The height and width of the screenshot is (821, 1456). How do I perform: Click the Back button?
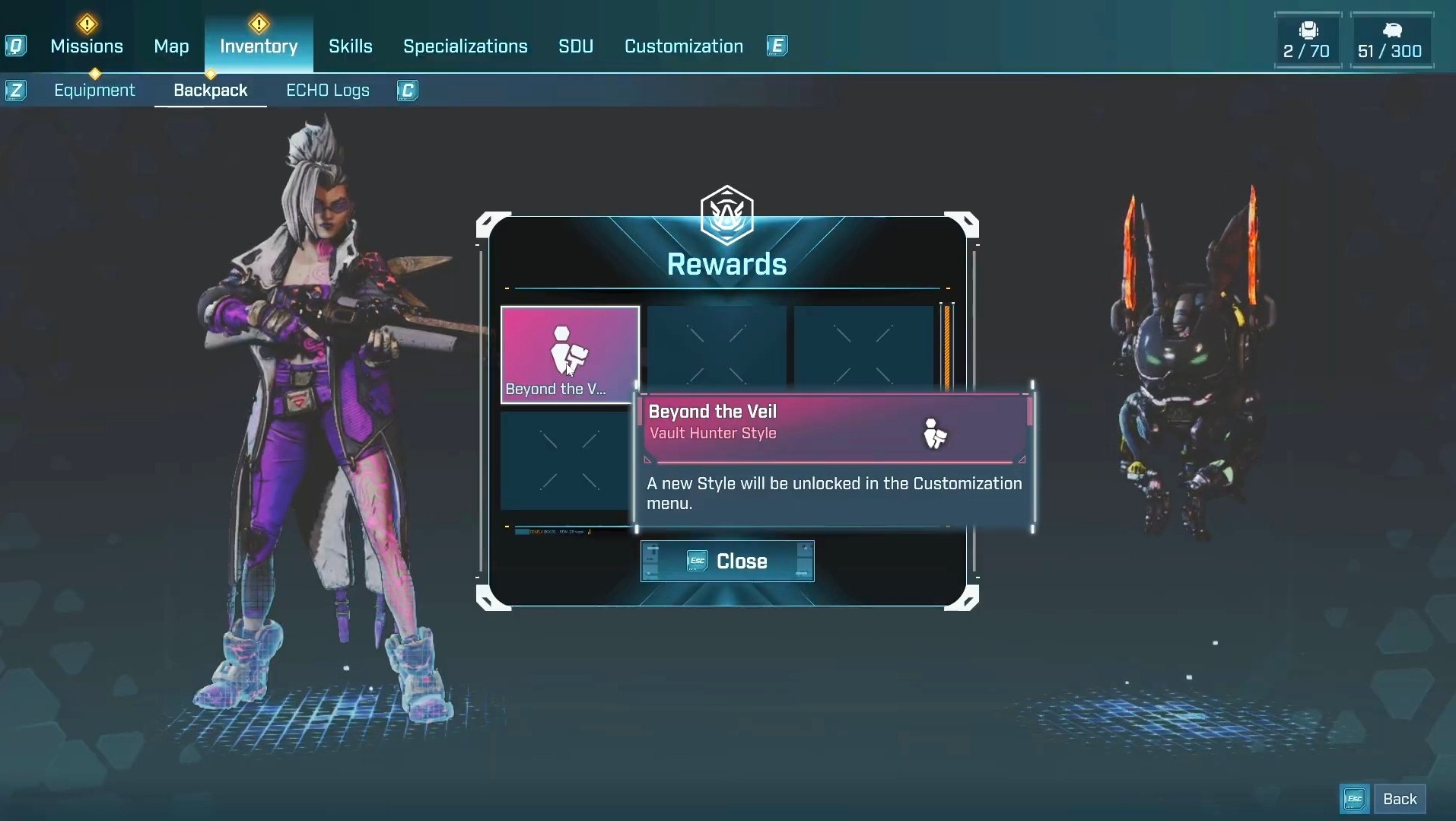pyautogui.click(x=1399, y=799)
